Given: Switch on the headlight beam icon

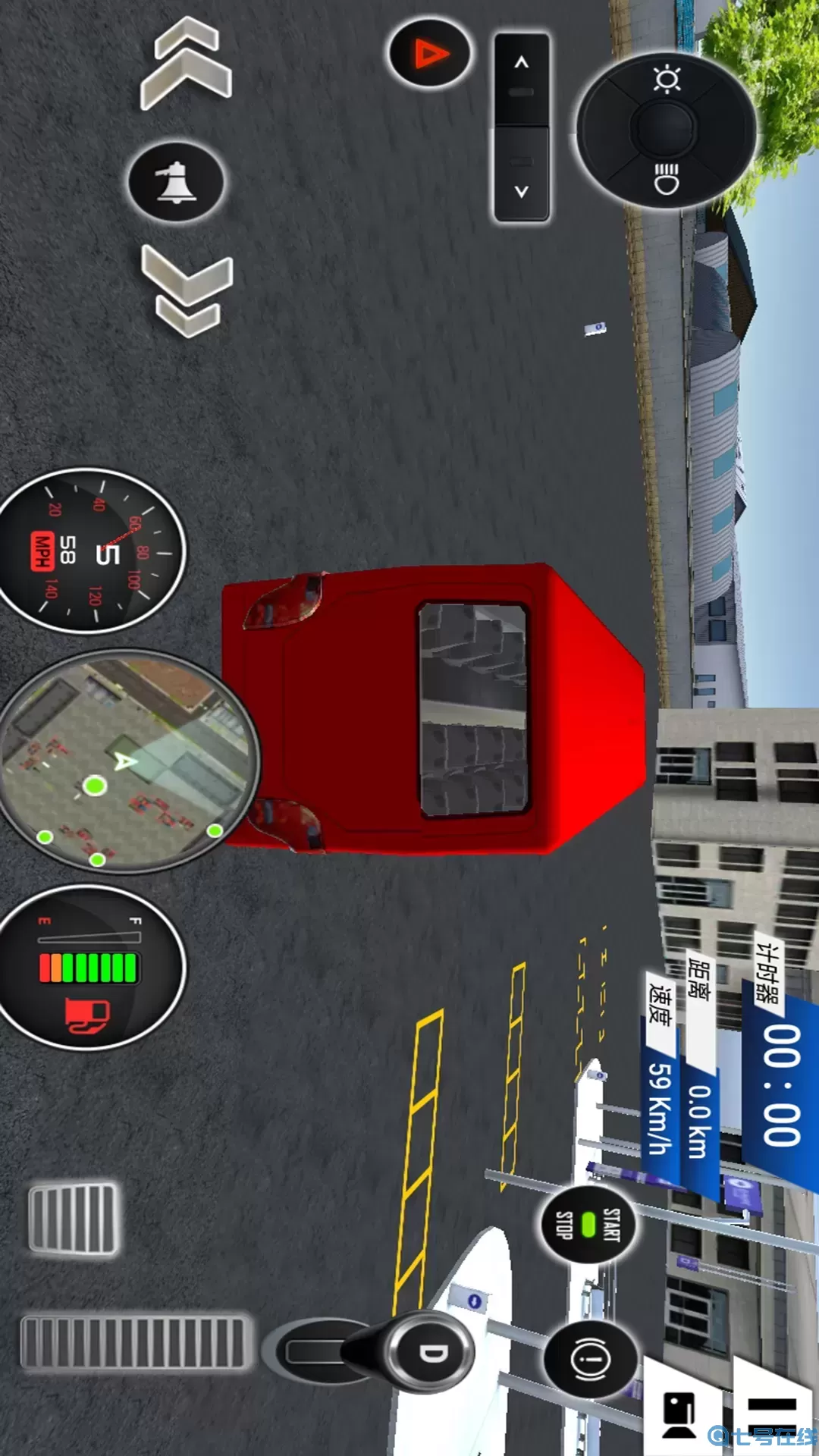Looking at the screenshot, I should click(667, 179).
